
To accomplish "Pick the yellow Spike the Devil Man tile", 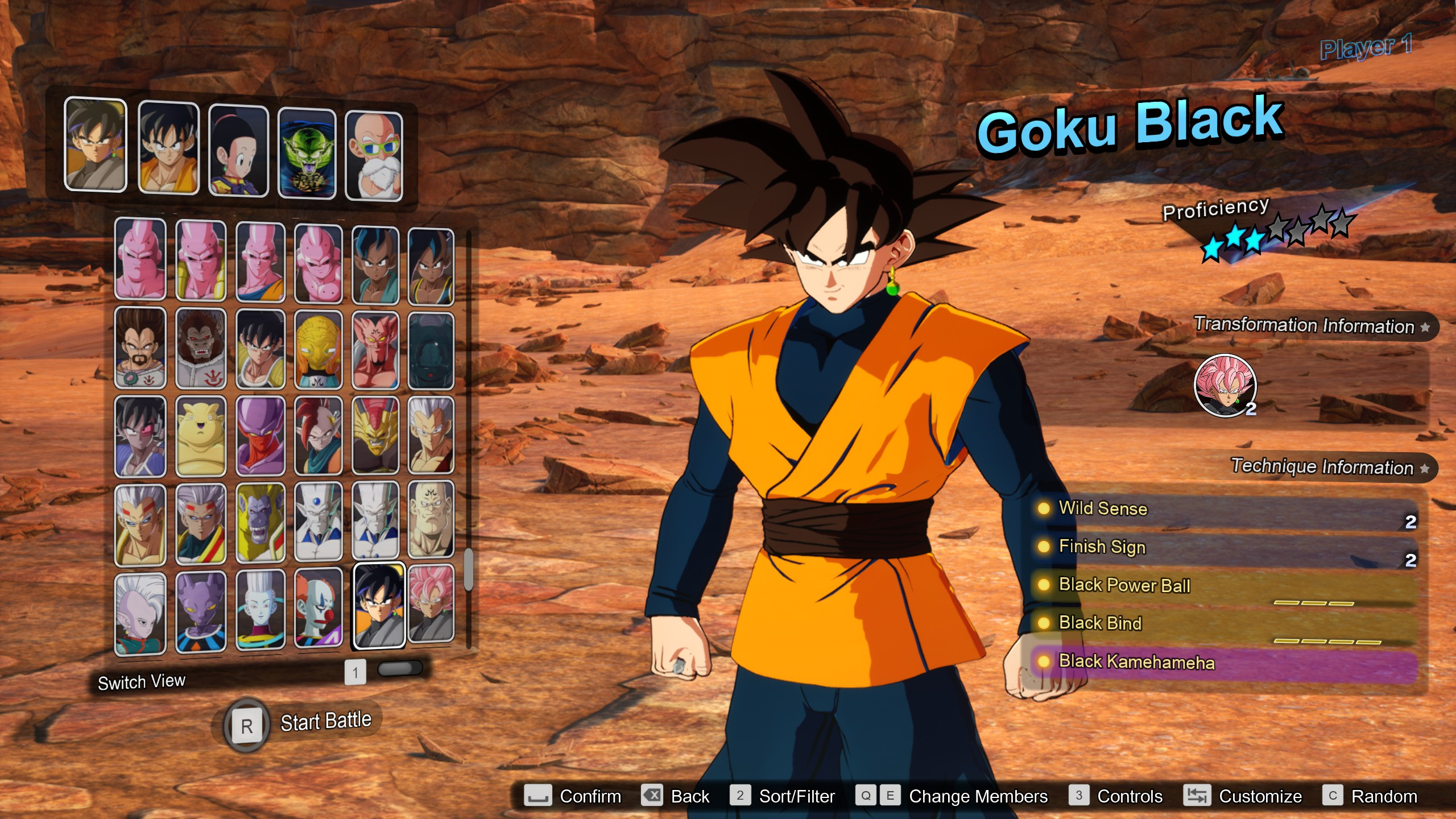I will 318,349.
